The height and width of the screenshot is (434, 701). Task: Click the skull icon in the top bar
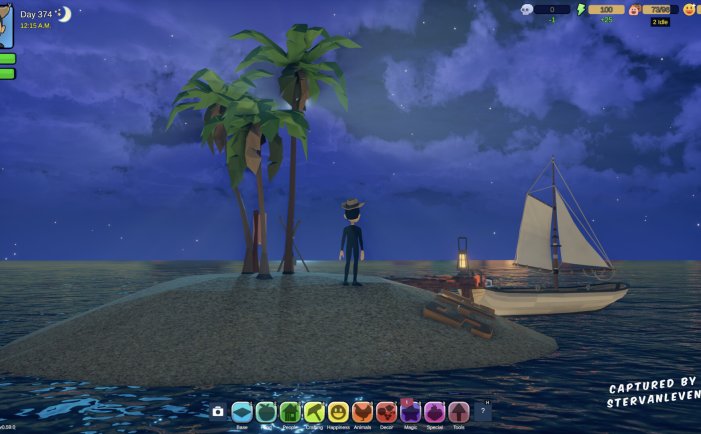tap(526, 9)
